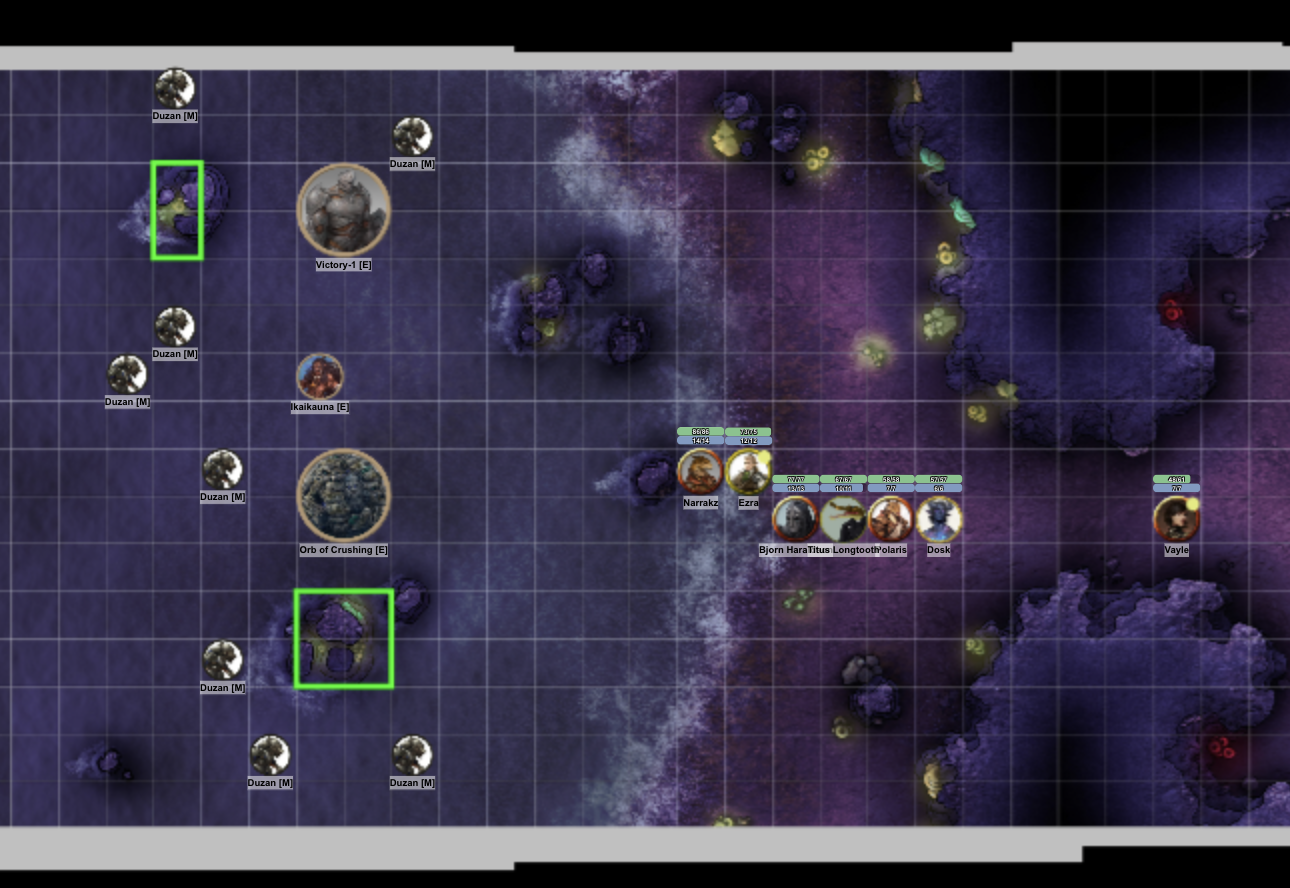This screenshot has width=1290, height=888.
Task: Select Vayle's token
Action: (1176, 519)
